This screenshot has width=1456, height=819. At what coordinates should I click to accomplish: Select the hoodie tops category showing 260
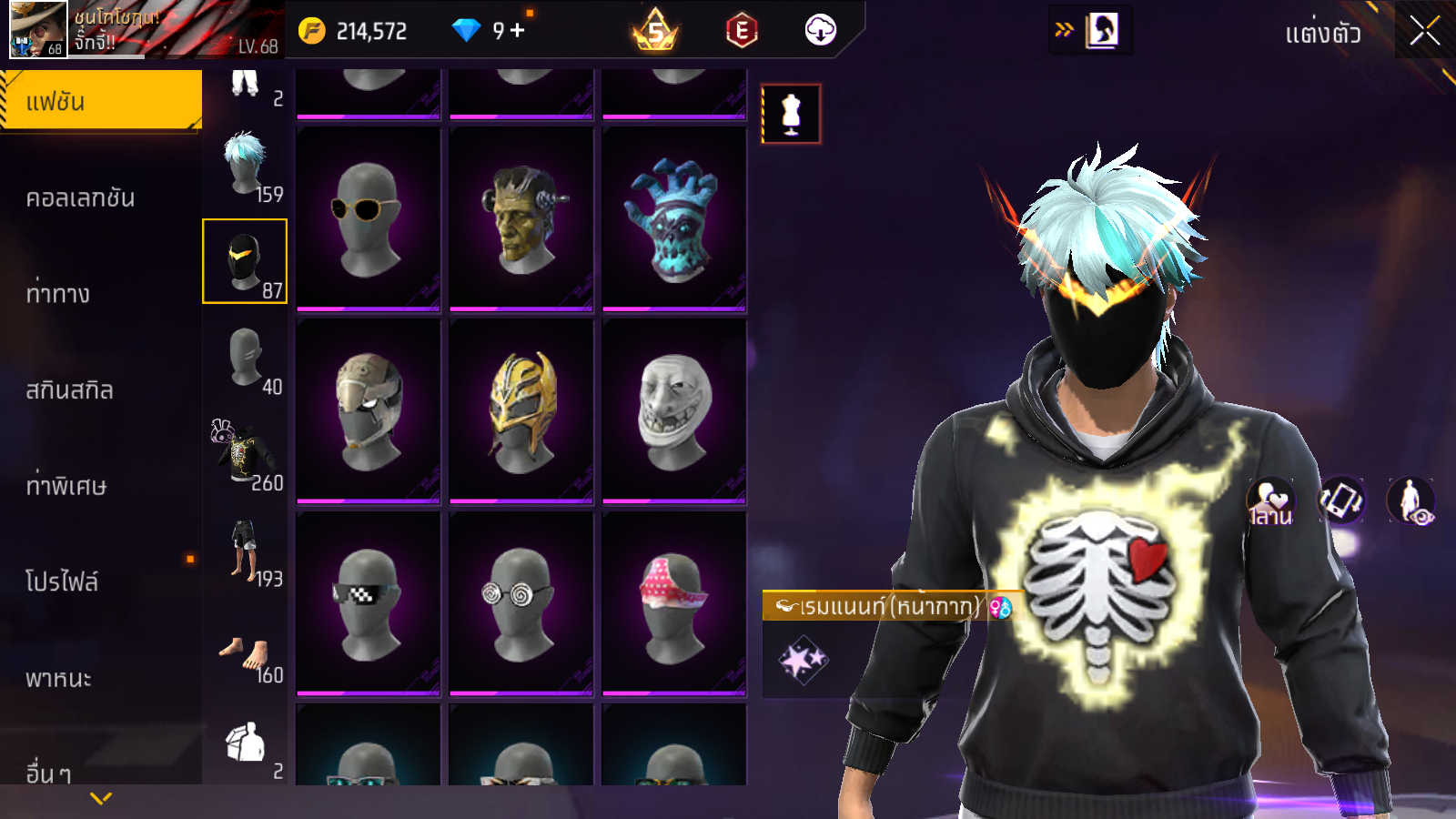tap(244, 453)
